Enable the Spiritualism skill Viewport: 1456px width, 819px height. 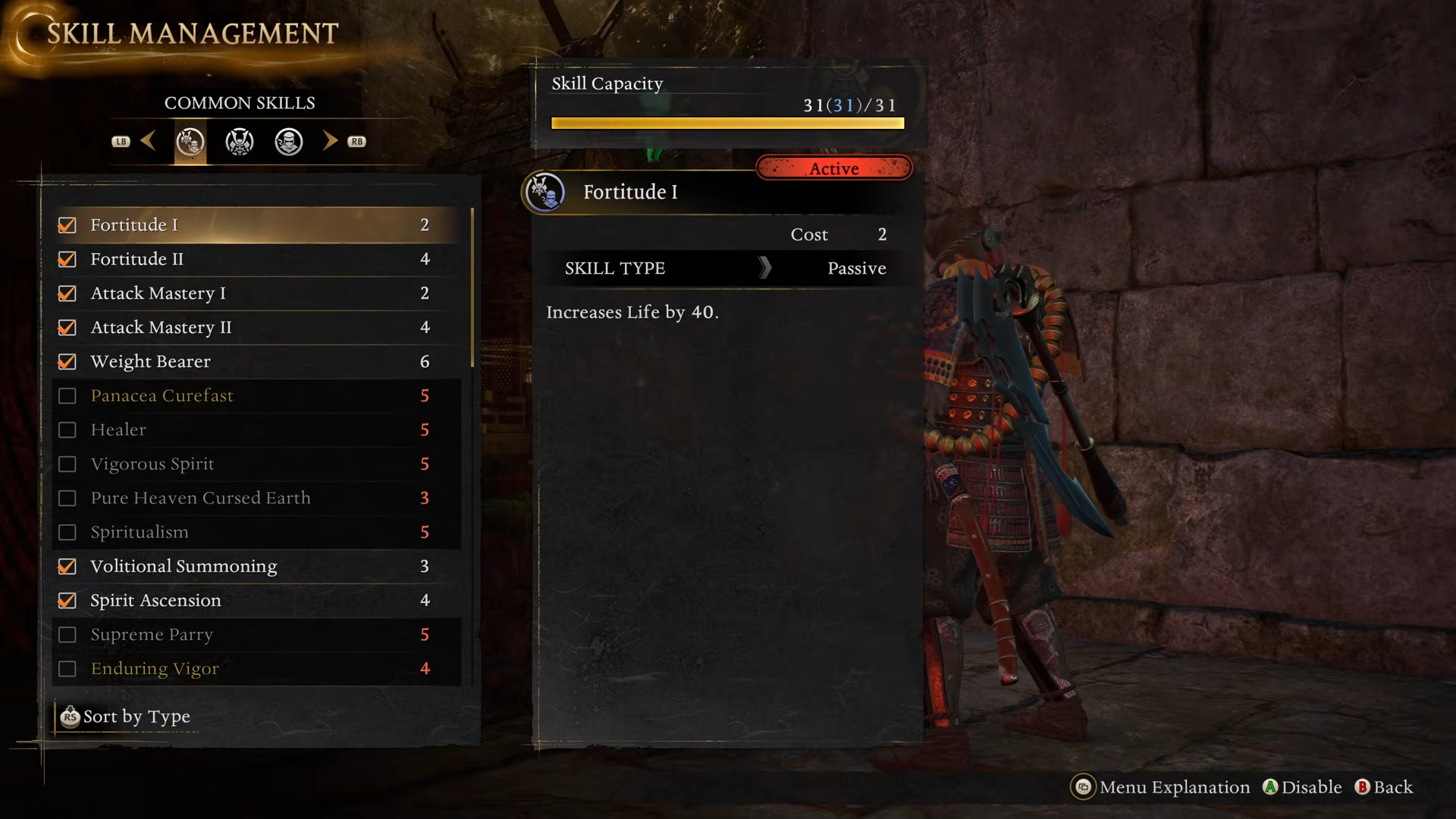67,532
